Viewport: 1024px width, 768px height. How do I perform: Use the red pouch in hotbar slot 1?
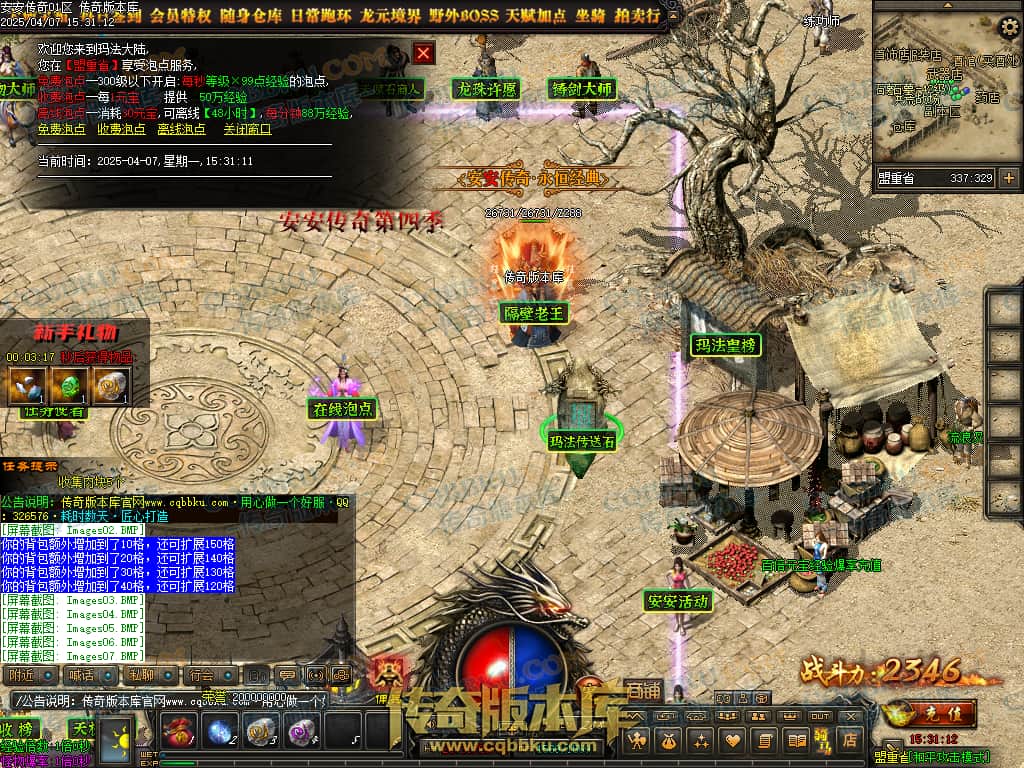177,731
